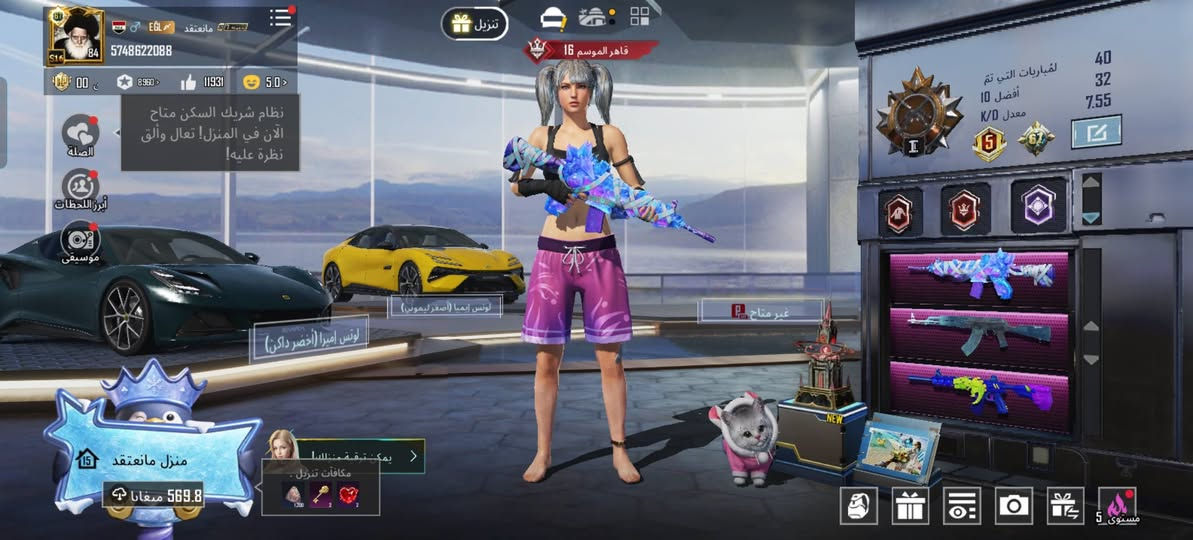Open the gift box icon in bottom bar
Image resolution: width=1193 pixels, height=540 pixels.
[x=910, y=506]
